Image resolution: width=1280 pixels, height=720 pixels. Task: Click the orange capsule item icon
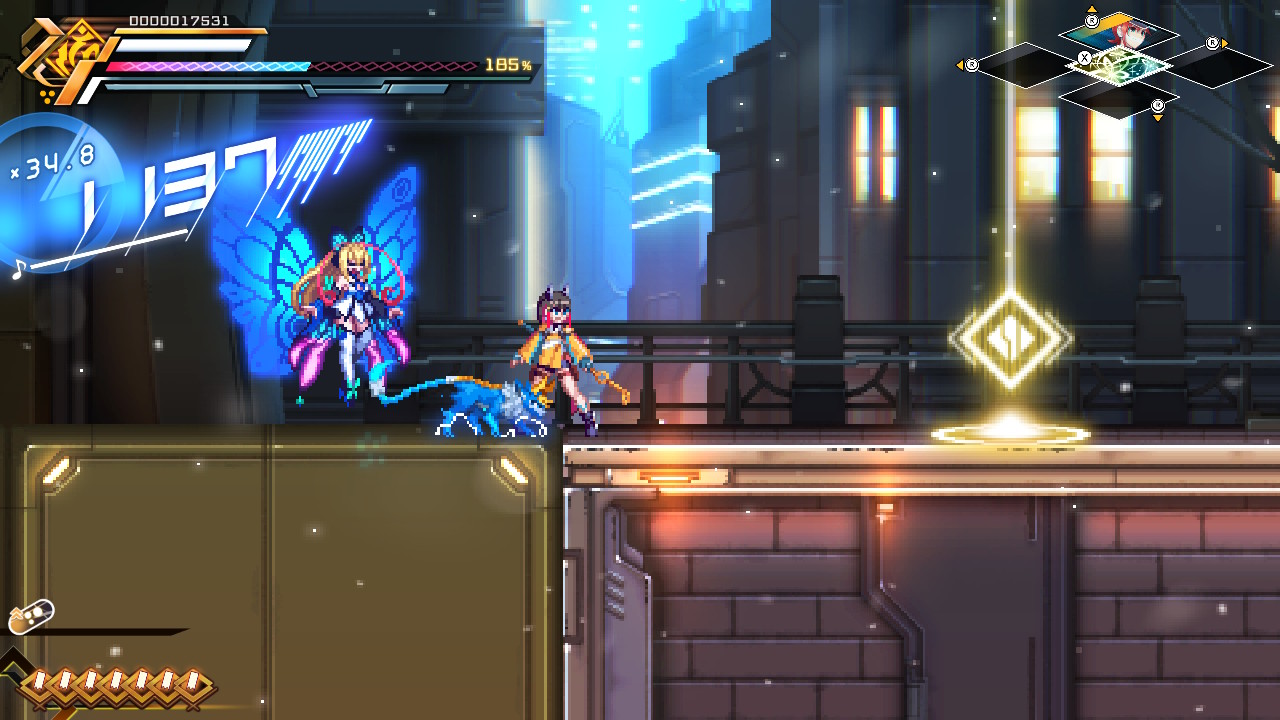pos(30,617)
